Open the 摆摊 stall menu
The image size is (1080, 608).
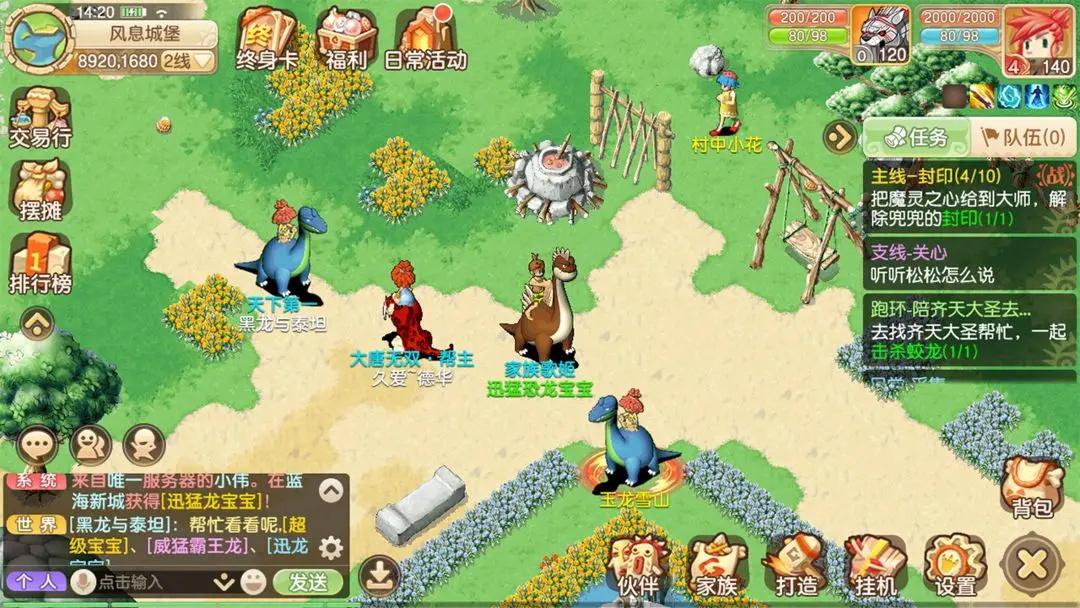point(40,190)
